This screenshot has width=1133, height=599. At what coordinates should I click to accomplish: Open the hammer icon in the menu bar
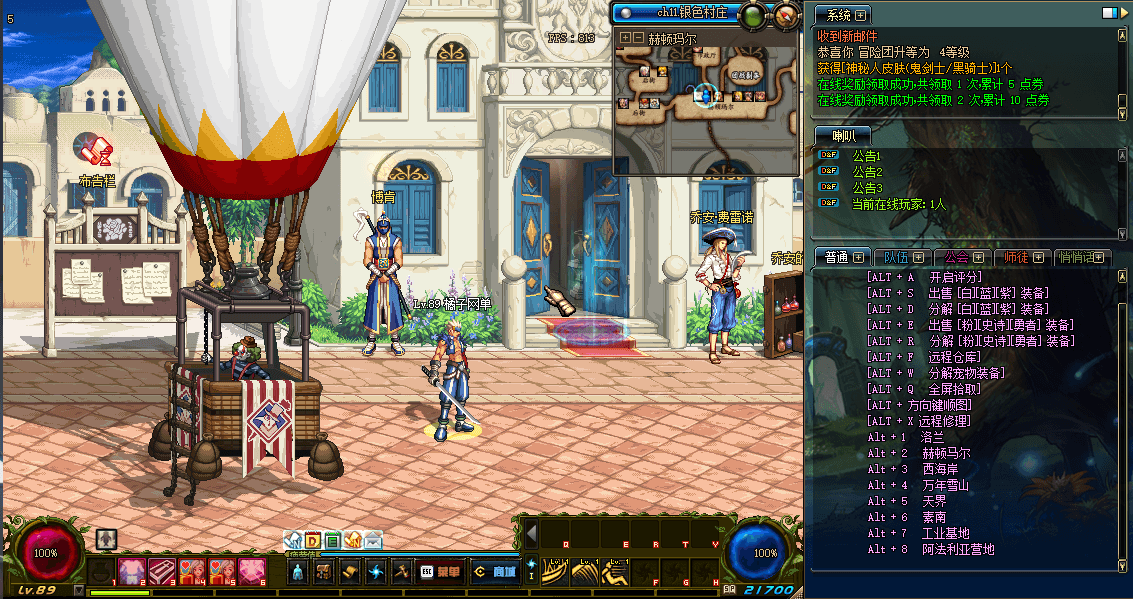click(x=401, y=572)
